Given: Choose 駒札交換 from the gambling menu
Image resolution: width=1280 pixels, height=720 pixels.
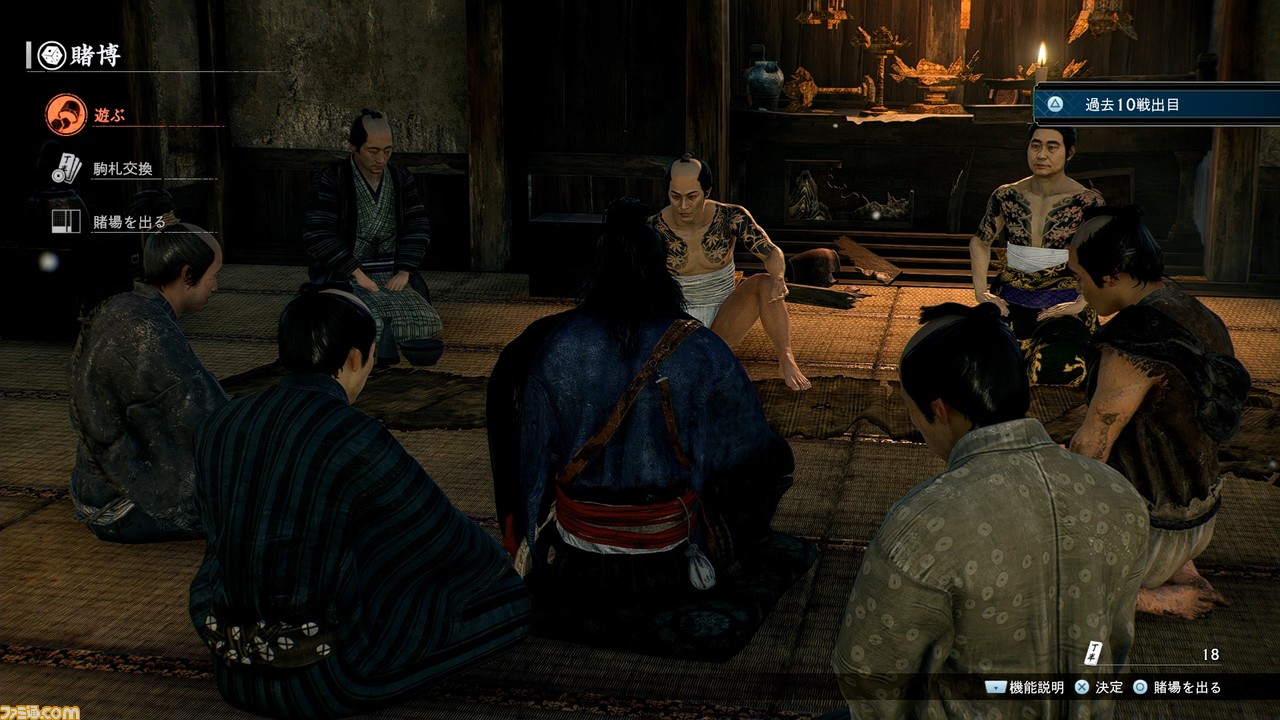Looking at the screenshot, I should 126,168.
